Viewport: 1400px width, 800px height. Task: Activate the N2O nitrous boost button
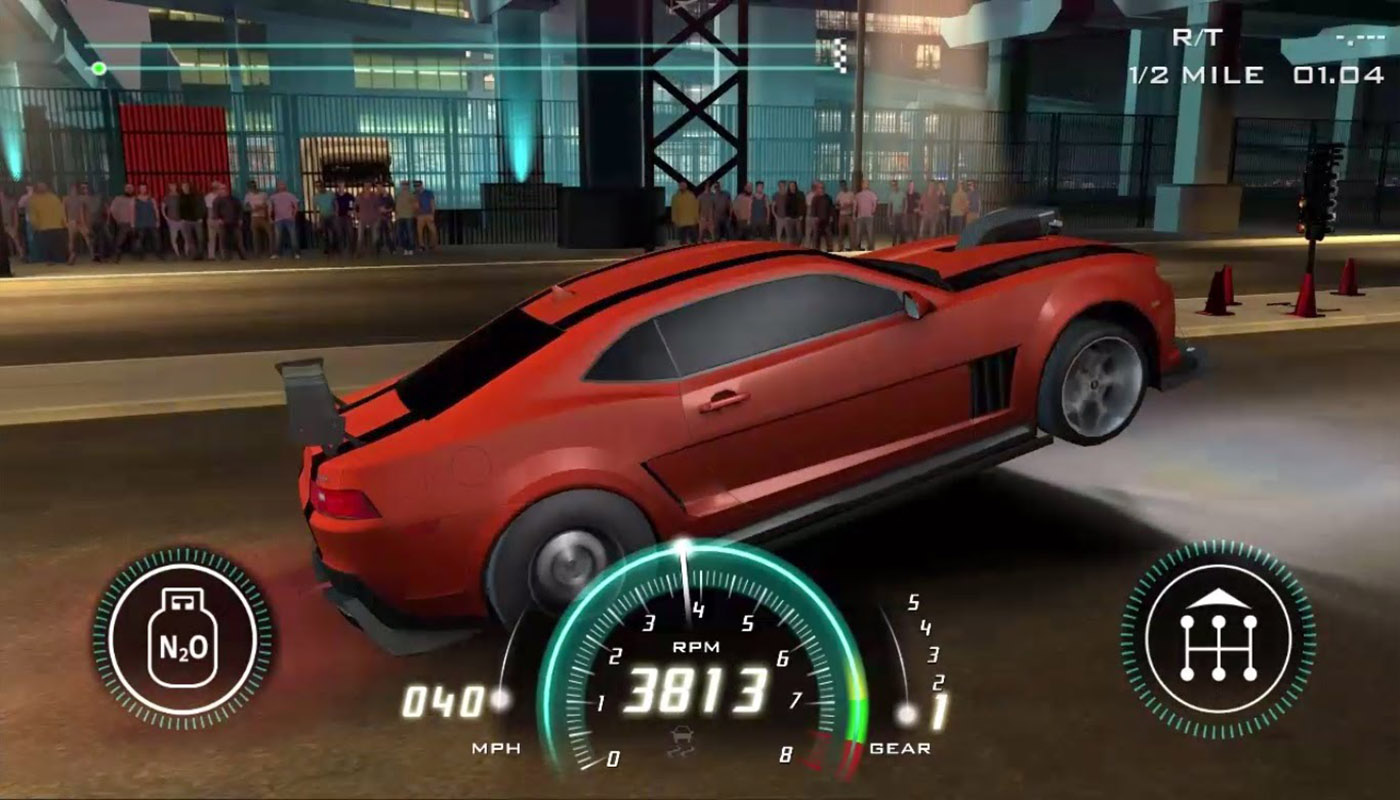182,637
